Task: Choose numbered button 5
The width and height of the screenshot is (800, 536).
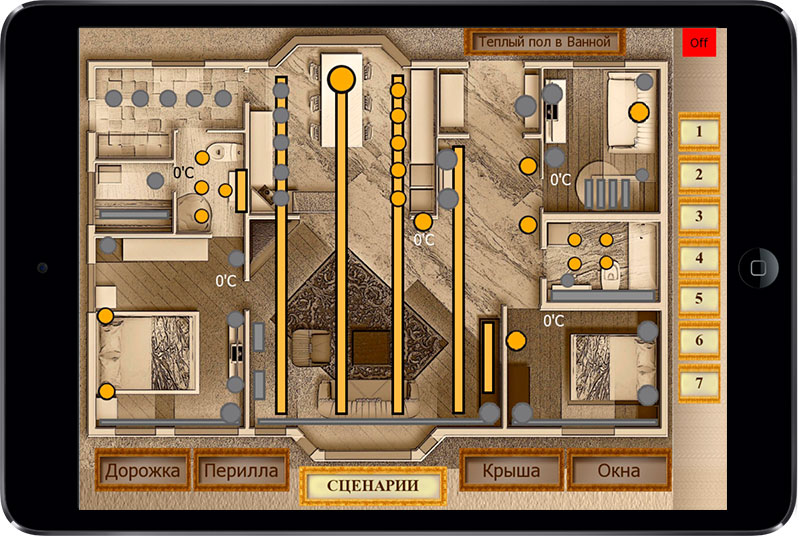Action: pos(699,299)
